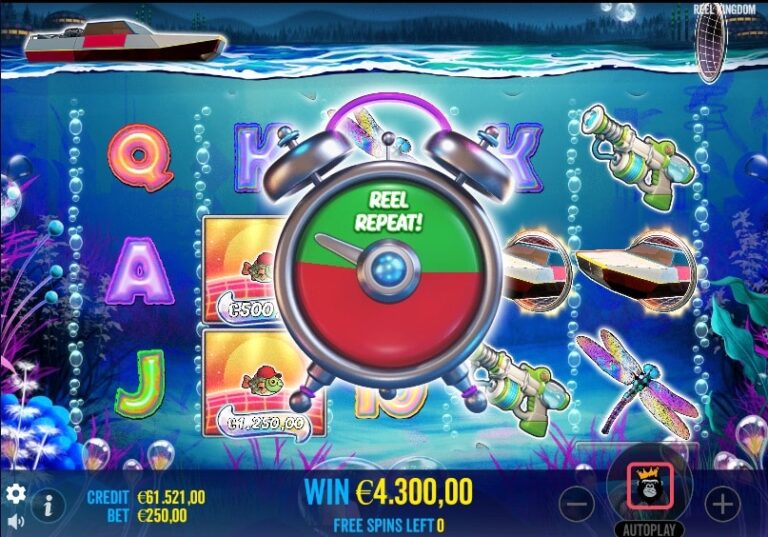The width and height of the screenshot is (768, 537).
Task: Click the crowned gorilla spin button
Action: point(649,487)
